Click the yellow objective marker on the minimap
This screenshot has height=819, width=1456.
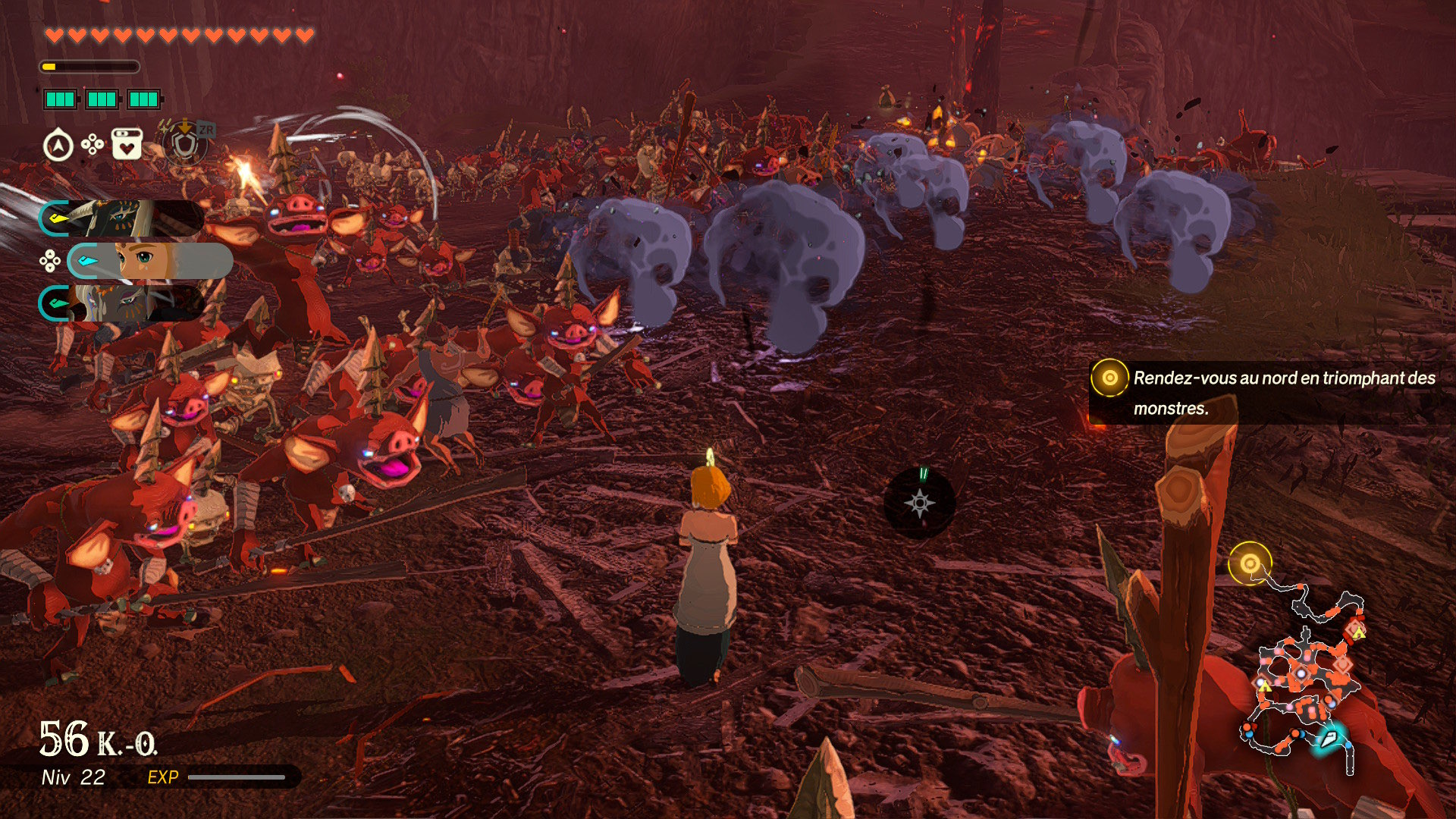click(x=1249, y=563)
